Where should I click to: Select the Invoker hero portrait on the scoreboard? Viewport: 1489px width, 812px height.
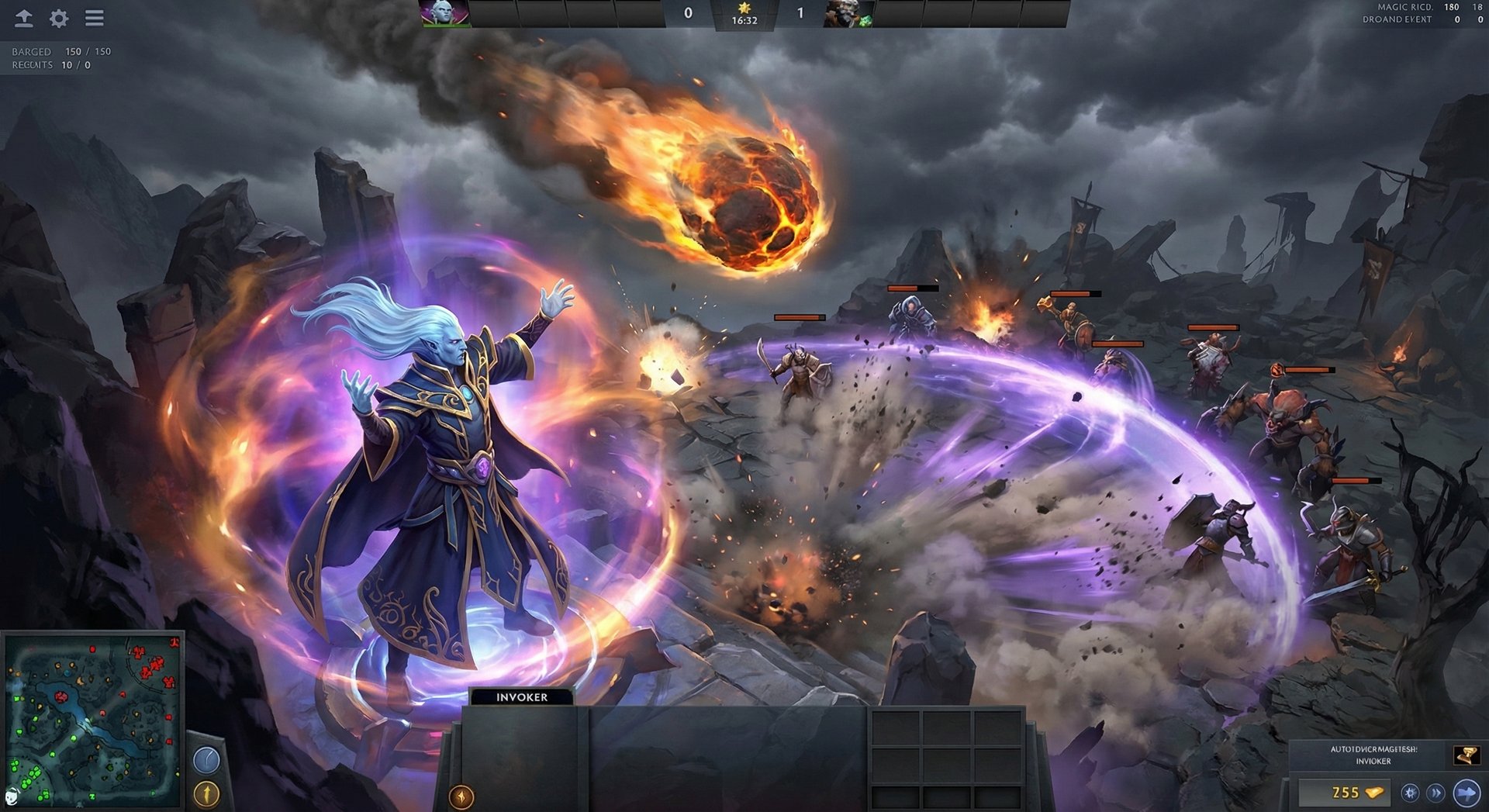pyautogui.click(x=444, y=12)
